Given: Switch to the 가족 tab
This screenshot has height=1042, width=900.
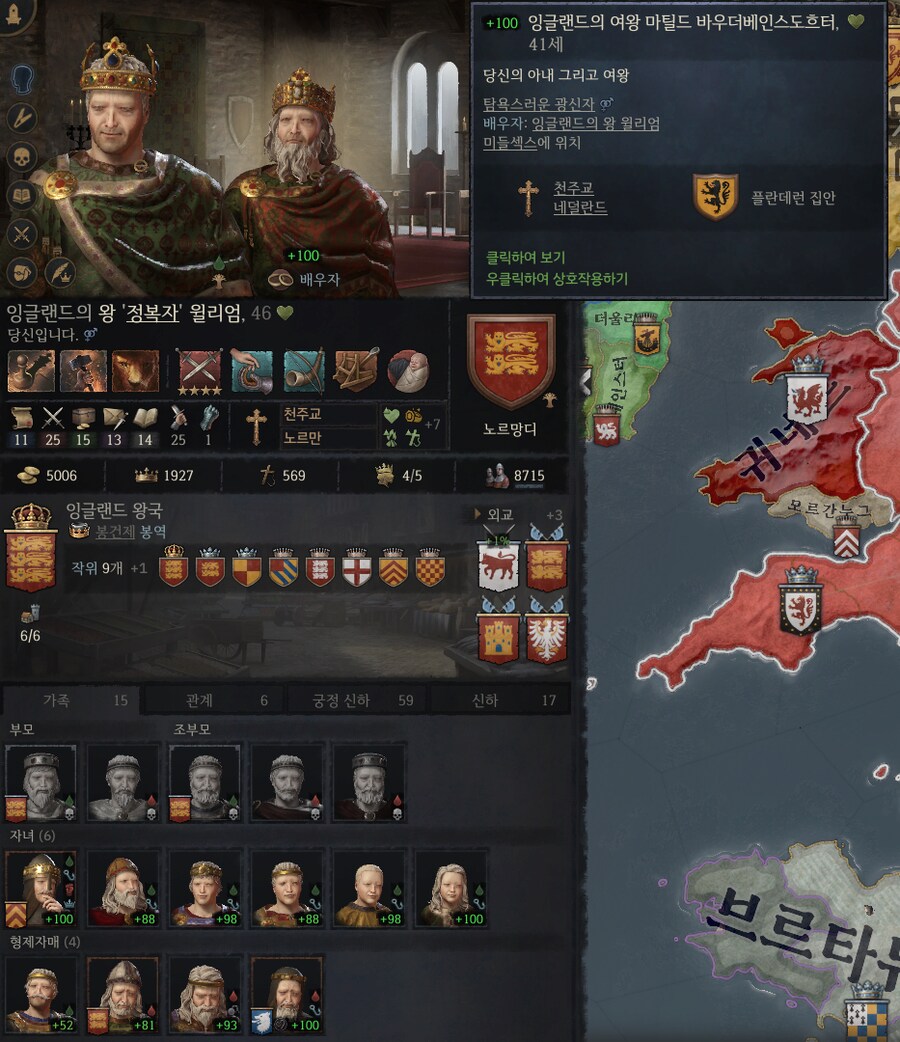Looking at the screenshot, I should tap(72, 701).
